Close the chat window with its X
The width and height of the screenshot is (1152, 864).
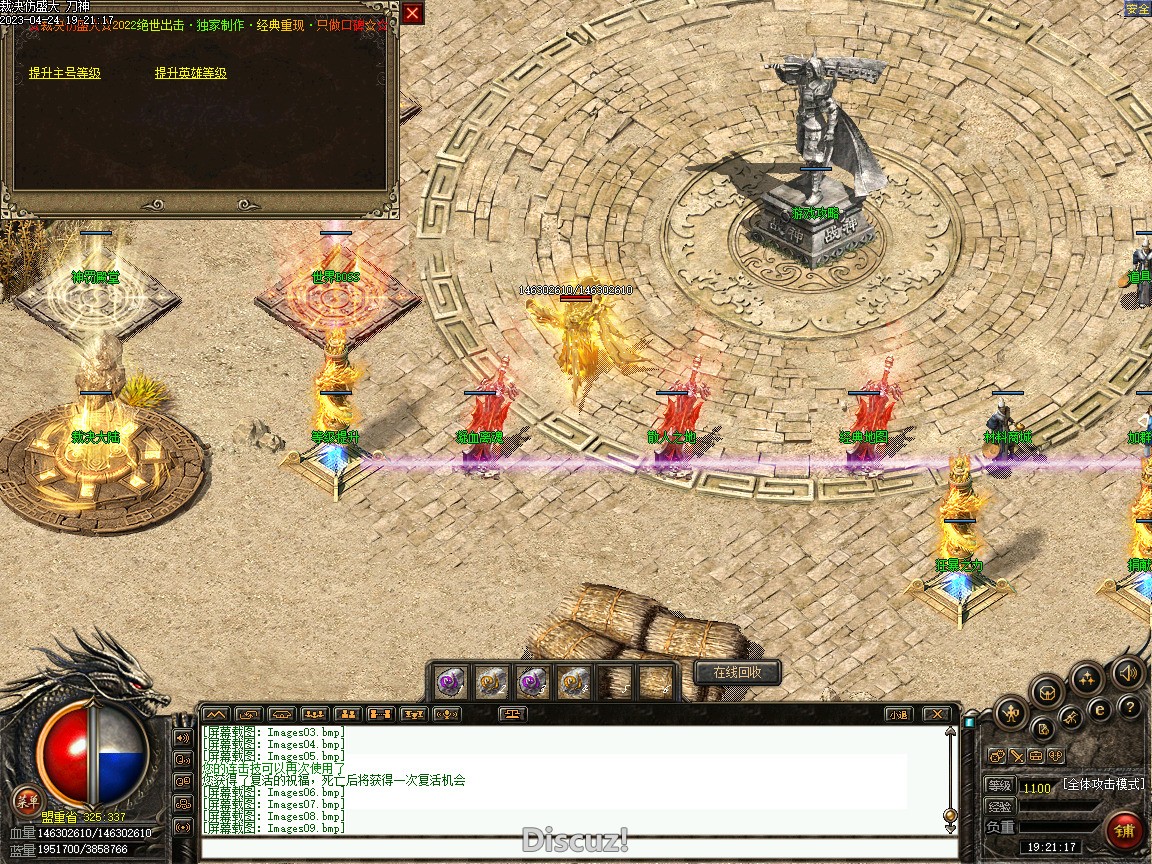(x=936, y=714)
